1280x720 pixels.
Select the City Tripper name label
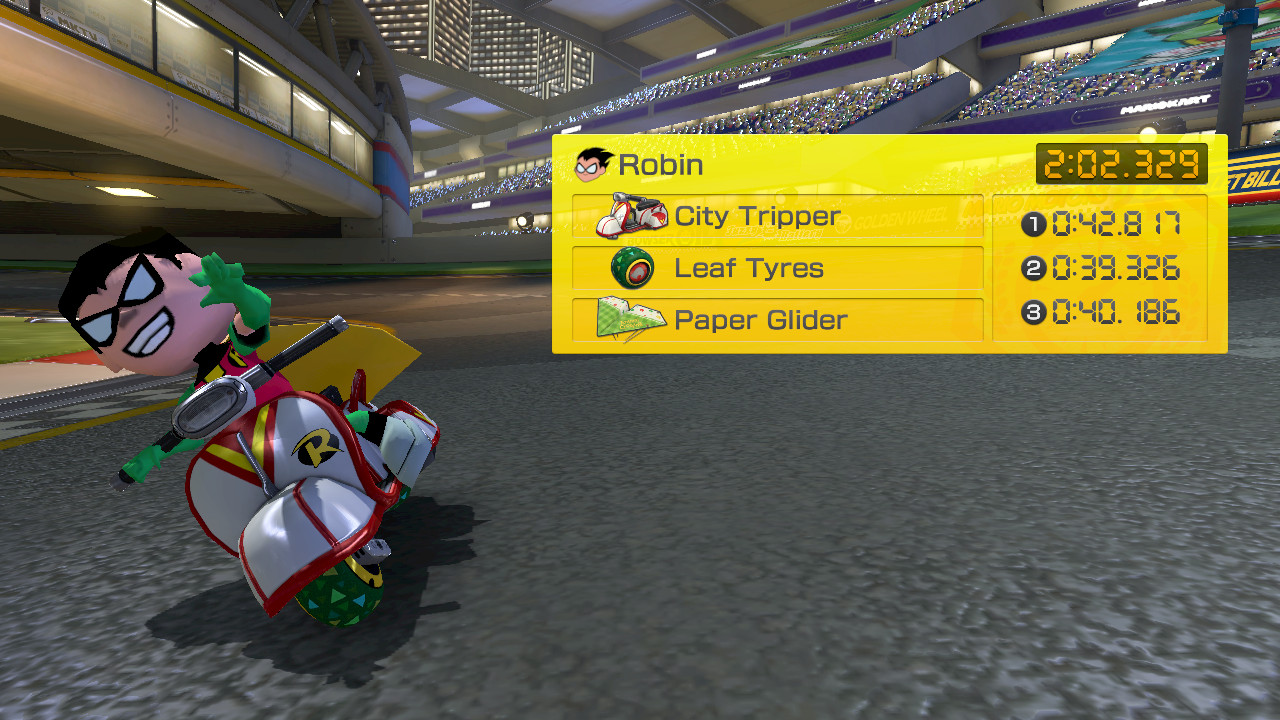[760, 215]
